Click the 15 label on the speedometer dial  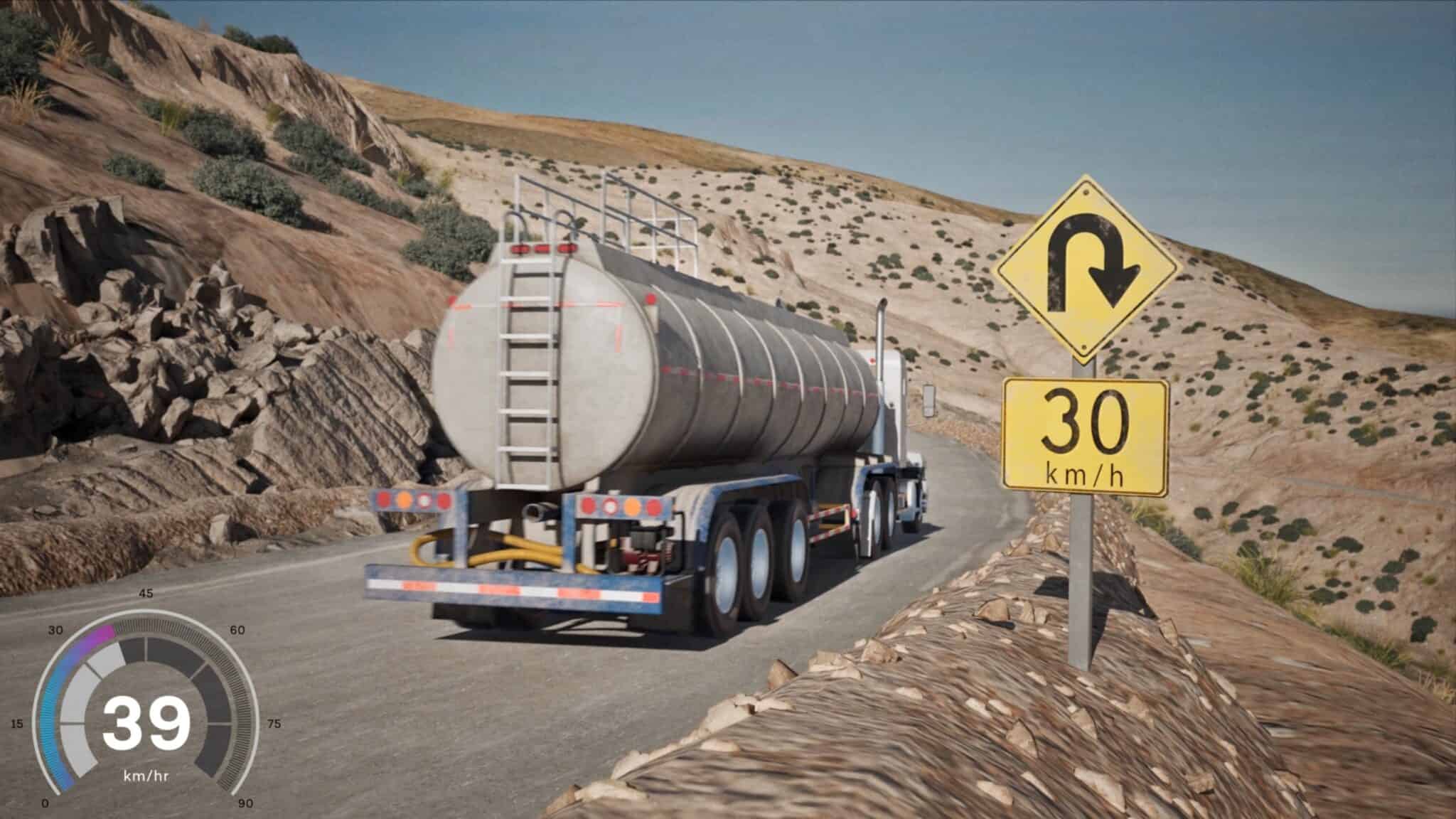(18, 723)
